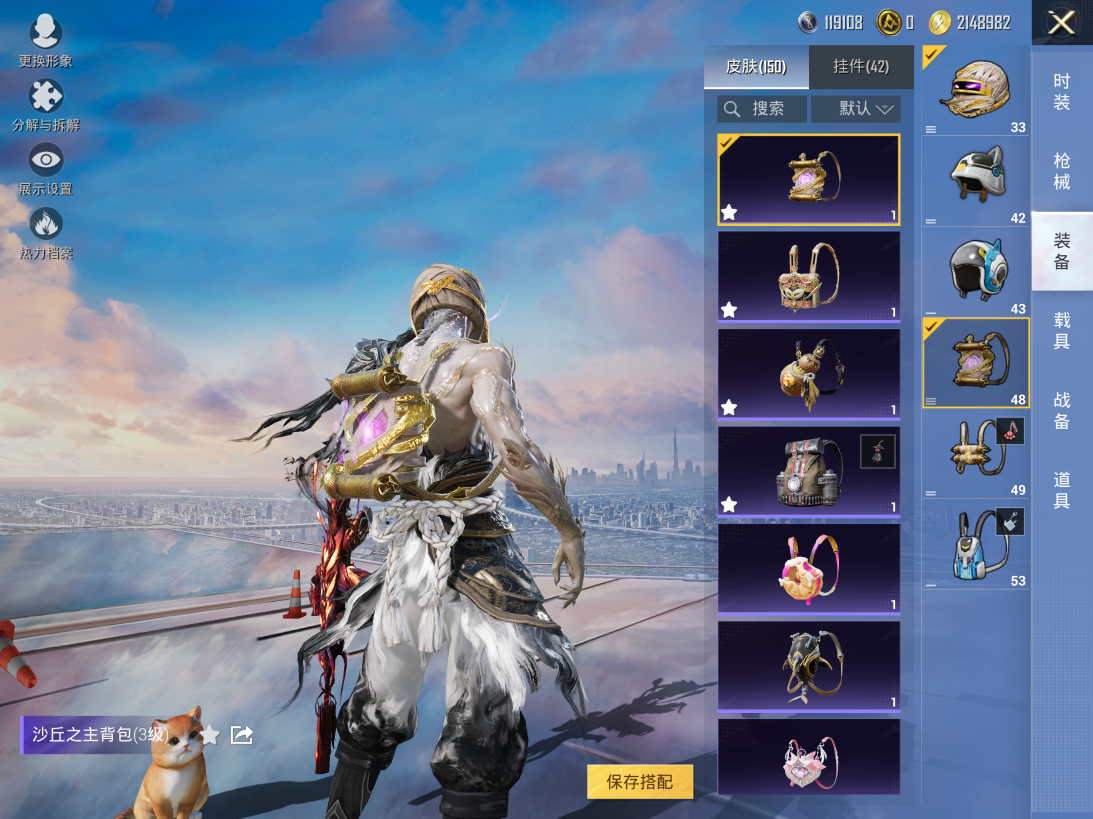Choose the pink donut backpack skin
The width and height of the screenshot is (1093, 819).
point(808,568)
